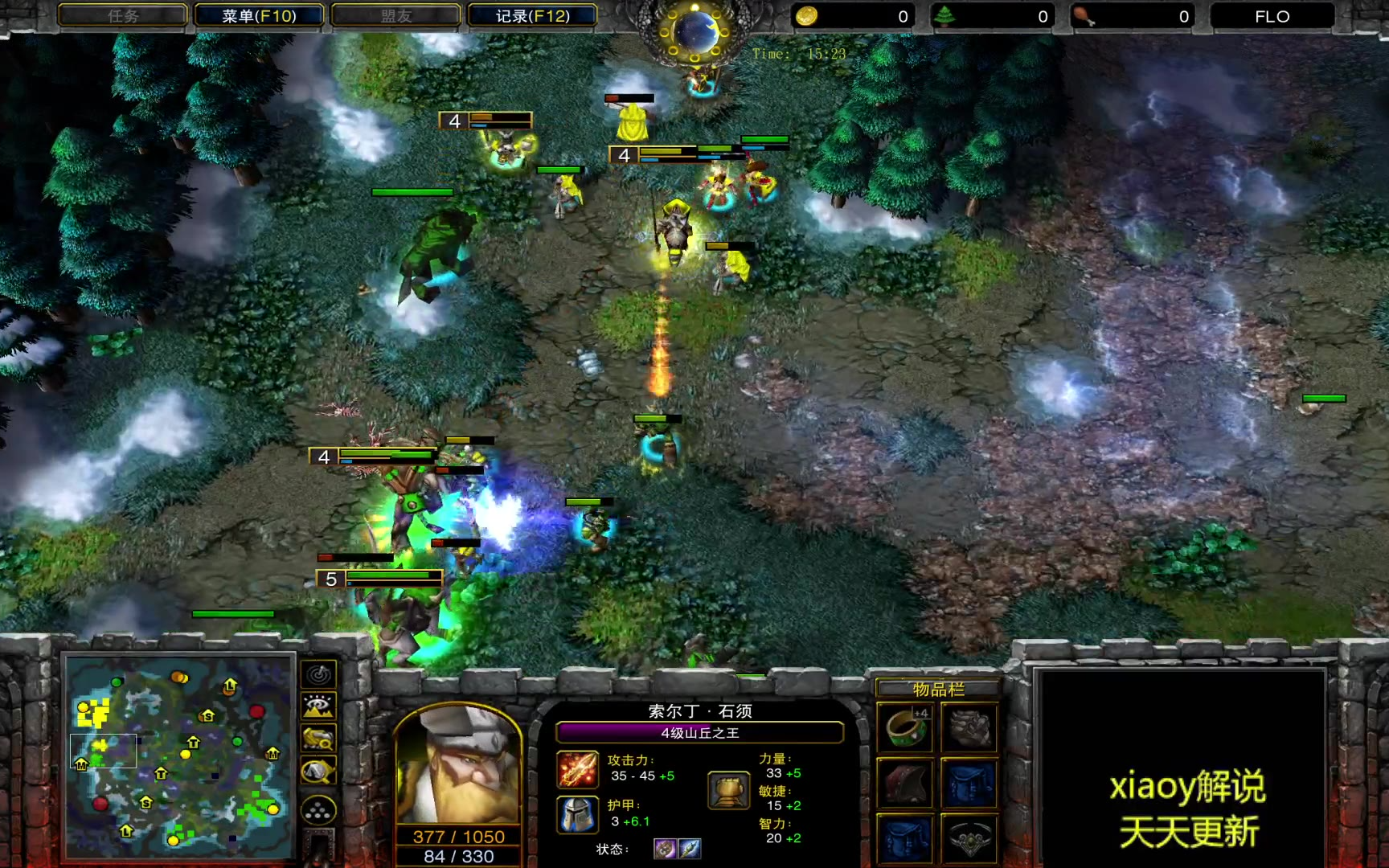The width and height of the screenshot is (1389, 868).
Task: Click the first purple status buff icon
Action: pos(665,849)
